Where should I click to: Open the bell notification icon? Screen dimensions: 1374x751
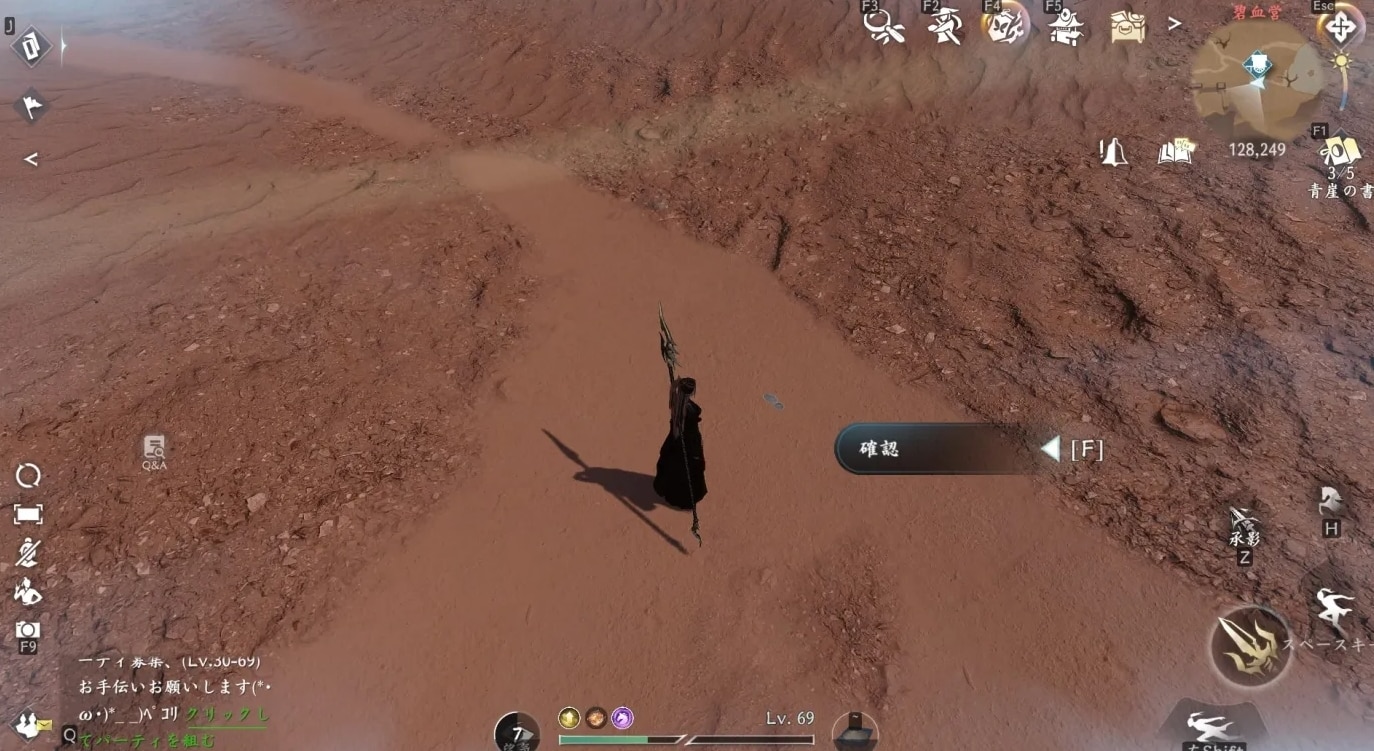tap(1113, 152)
